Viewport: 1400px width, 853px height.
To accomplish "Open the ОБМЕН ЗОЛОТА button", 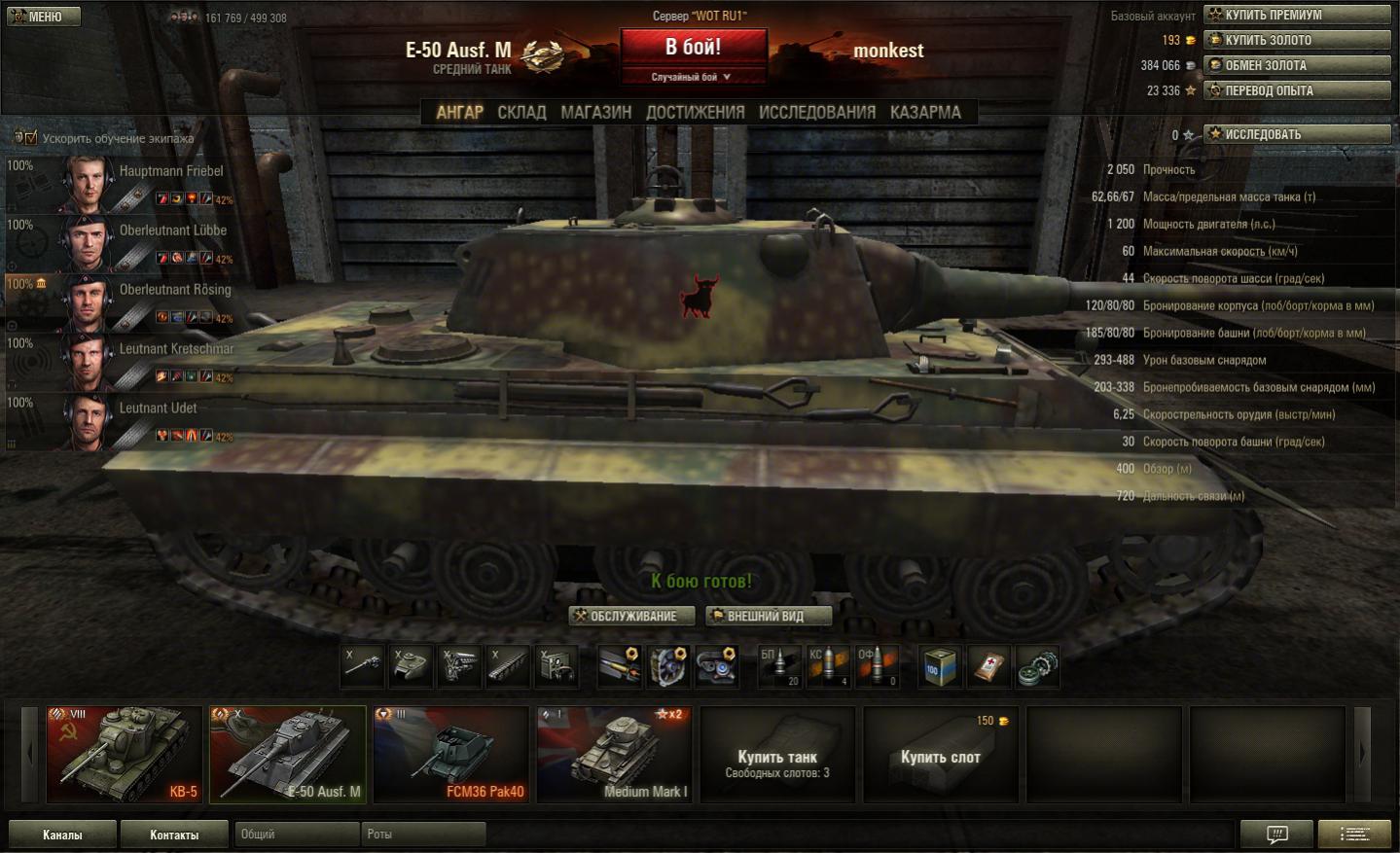I will click(x=1297, y=65).
